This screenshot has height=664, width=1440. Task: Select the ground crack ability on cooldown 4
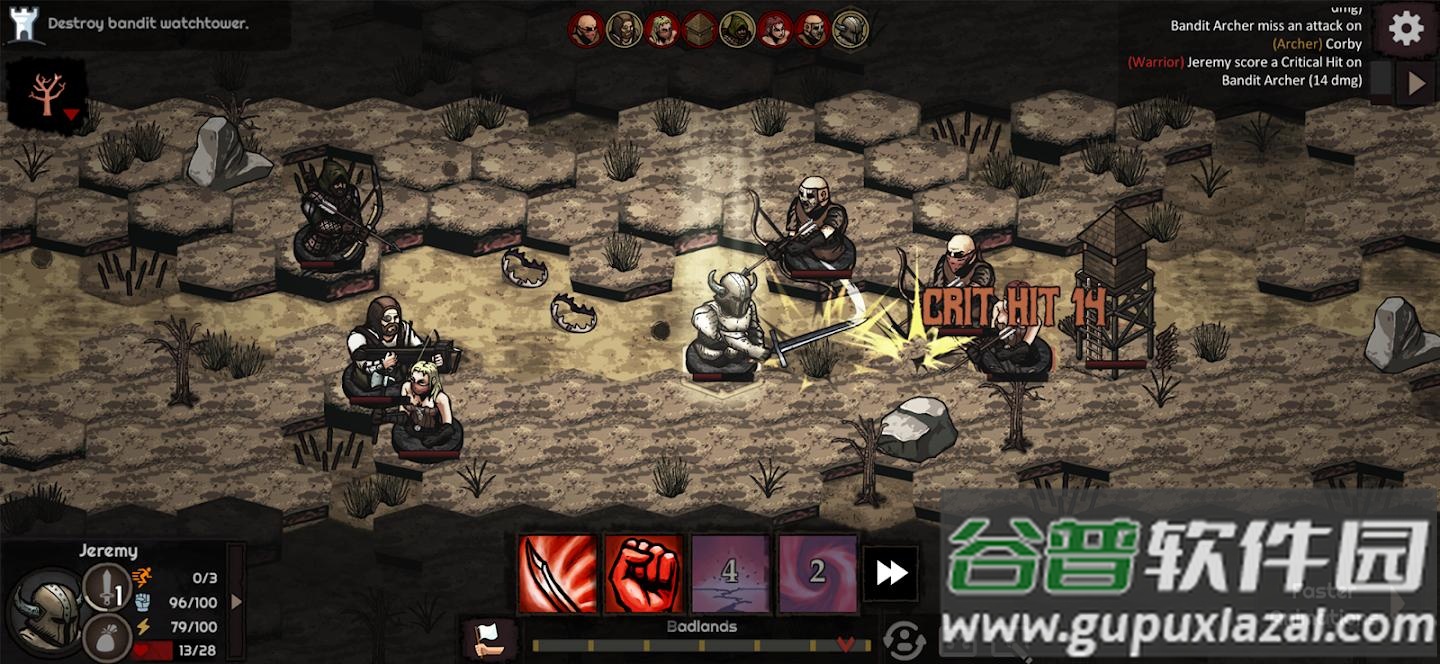coord(730,573)
